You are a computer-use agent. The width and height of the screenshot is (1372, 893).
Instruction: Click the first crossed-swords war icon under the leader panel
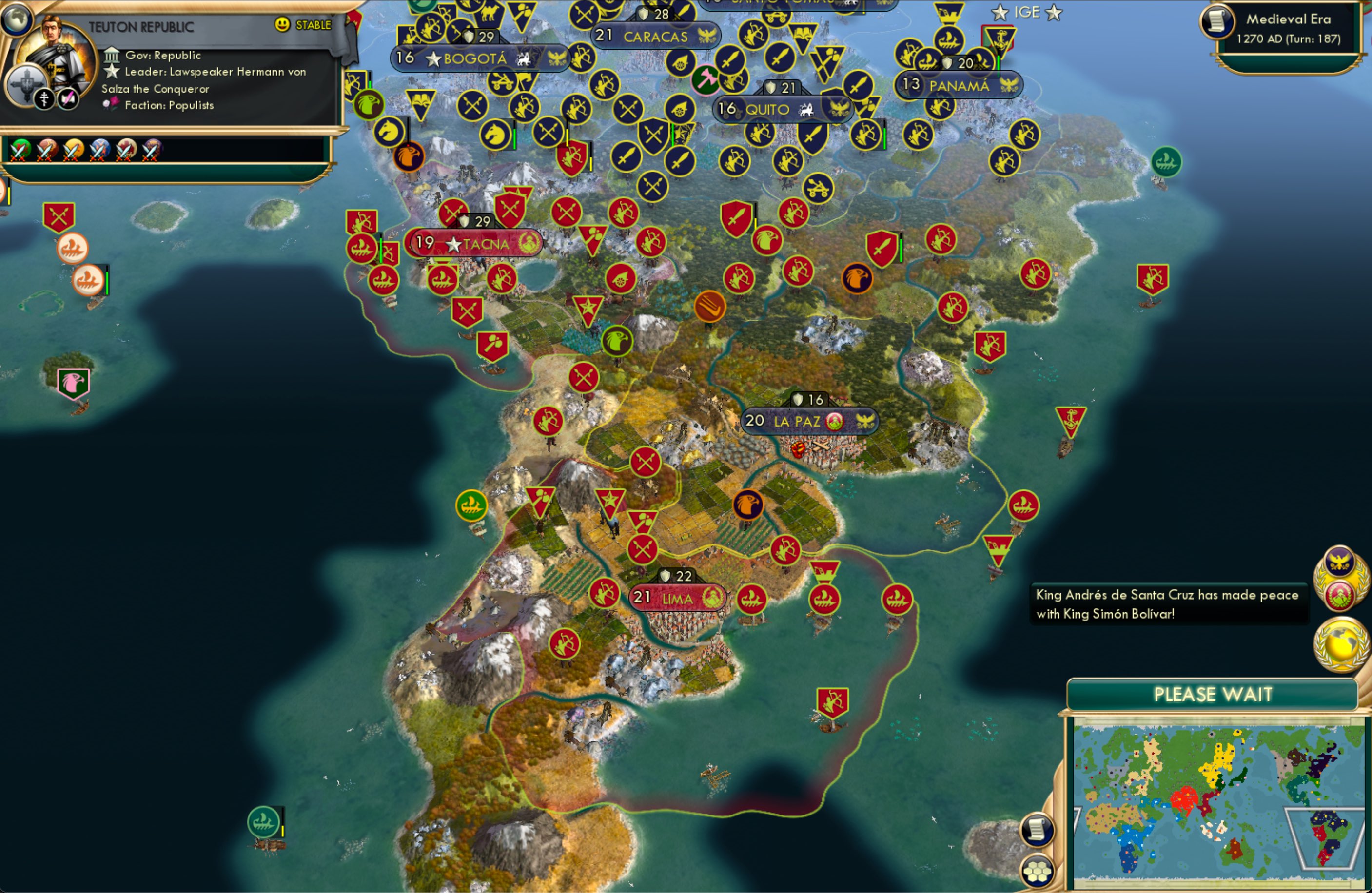20,150
